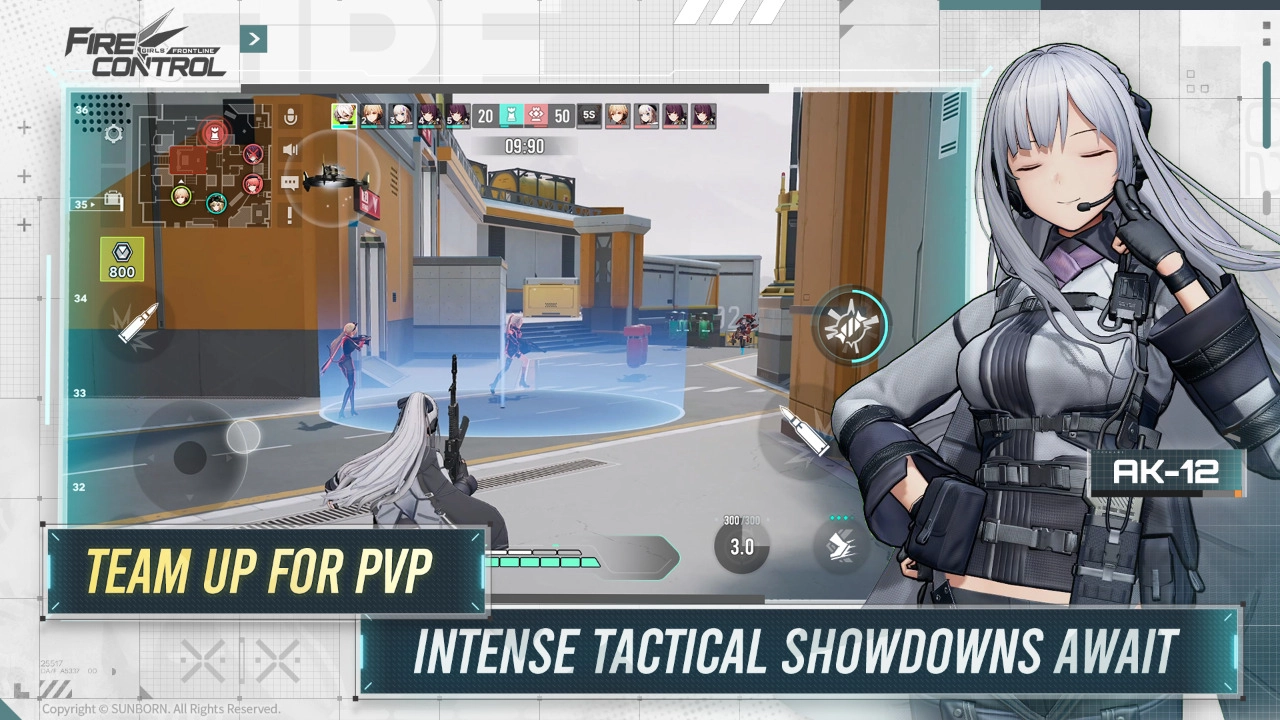Select the briefcase supply icon beside the minimap

point(112,200)
